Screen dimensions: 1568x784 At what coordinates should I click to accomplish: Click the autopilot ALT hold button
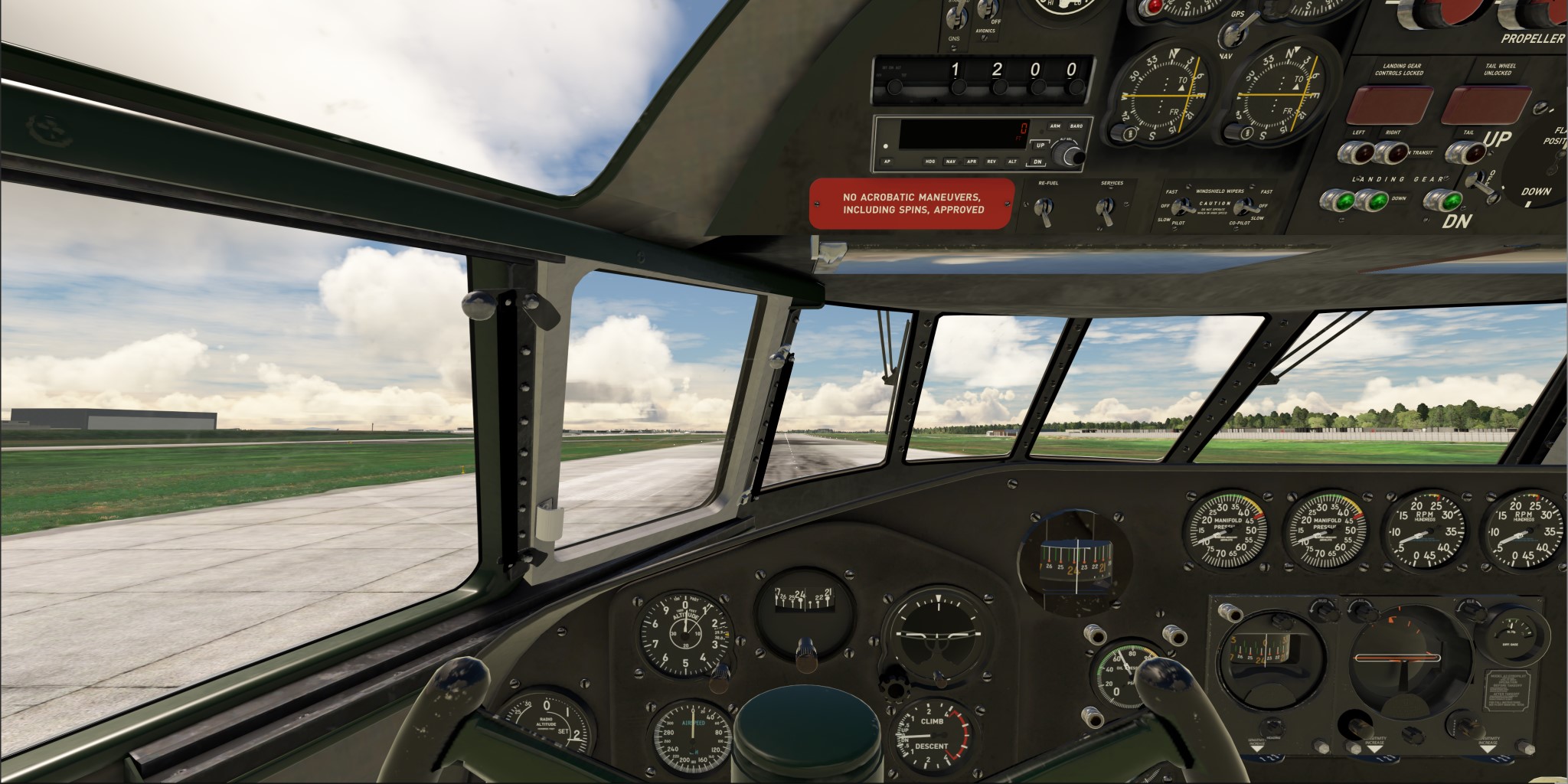coord(1012,162)
